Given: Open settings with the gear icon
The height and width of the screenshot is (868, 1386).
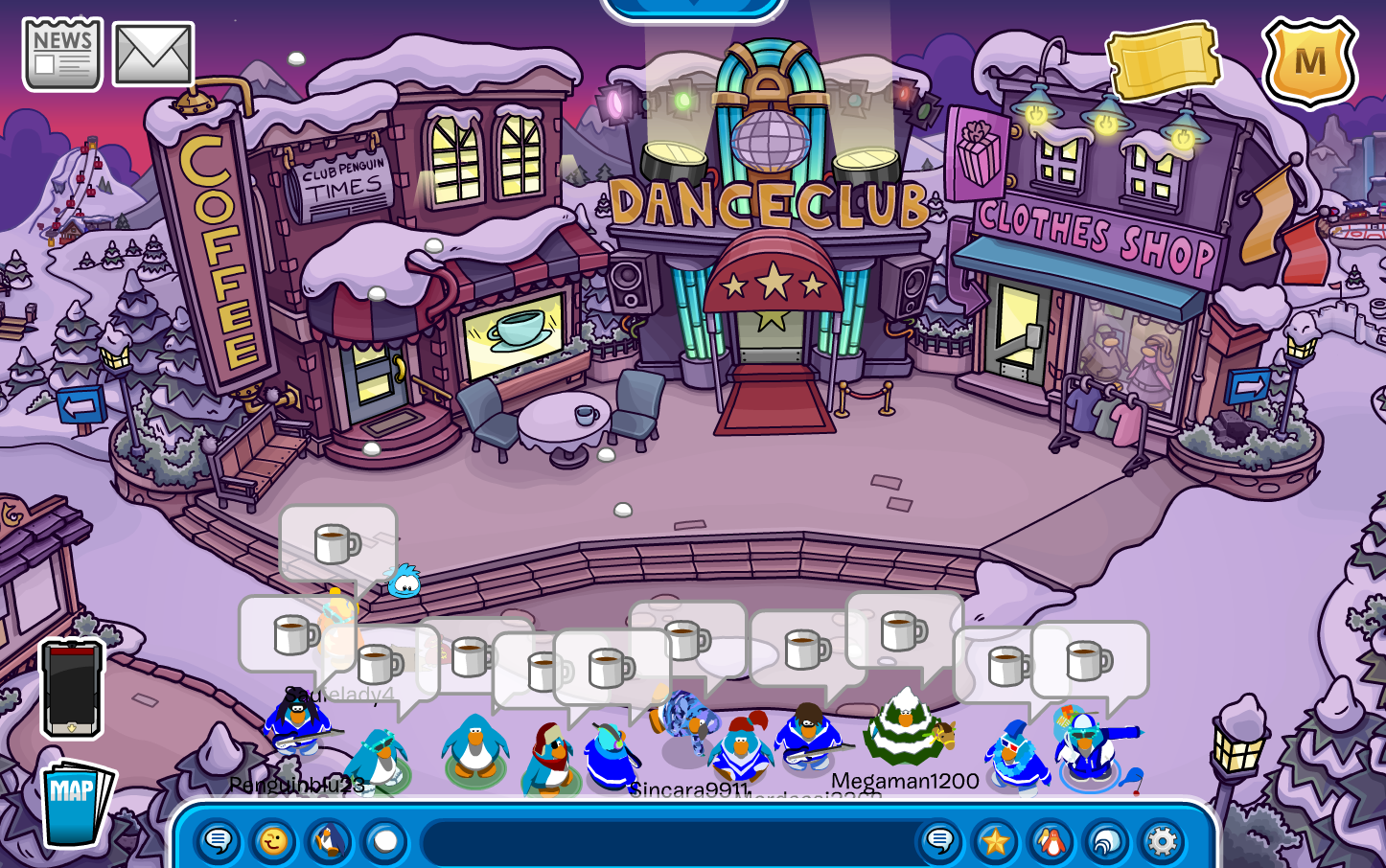Looking at the screenshot, I should coord(1162,842).
